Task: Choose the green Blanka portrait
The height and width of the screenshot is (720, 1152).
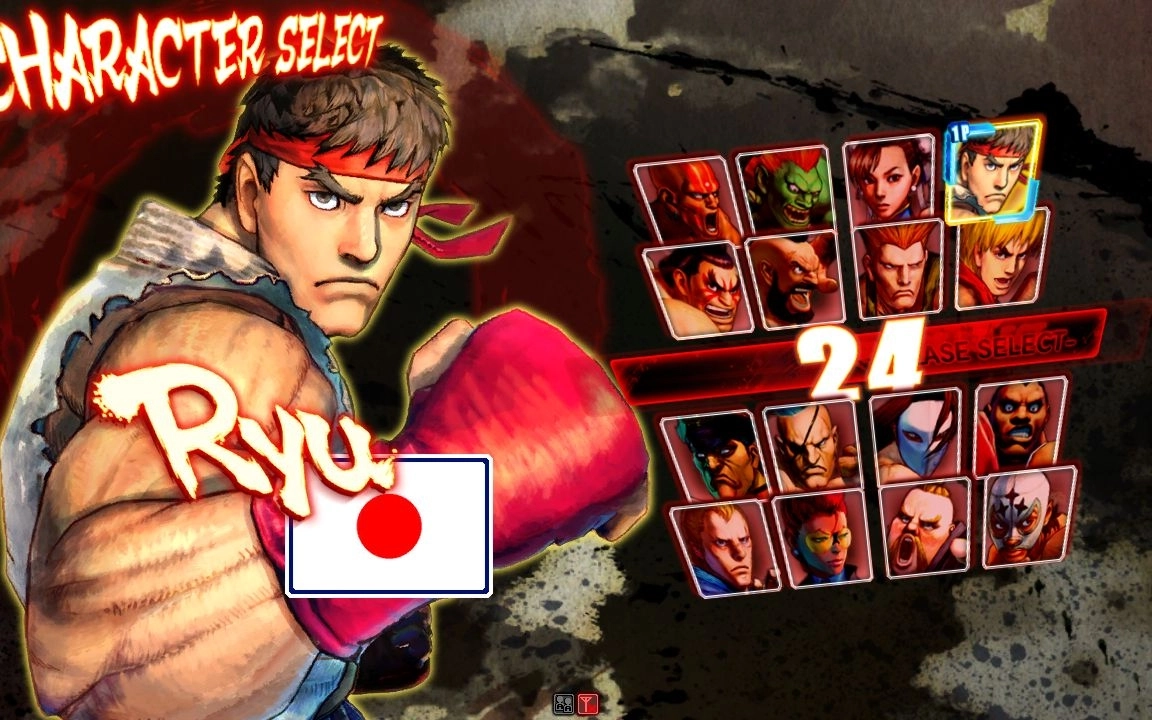Action: [x=786, y=190]
